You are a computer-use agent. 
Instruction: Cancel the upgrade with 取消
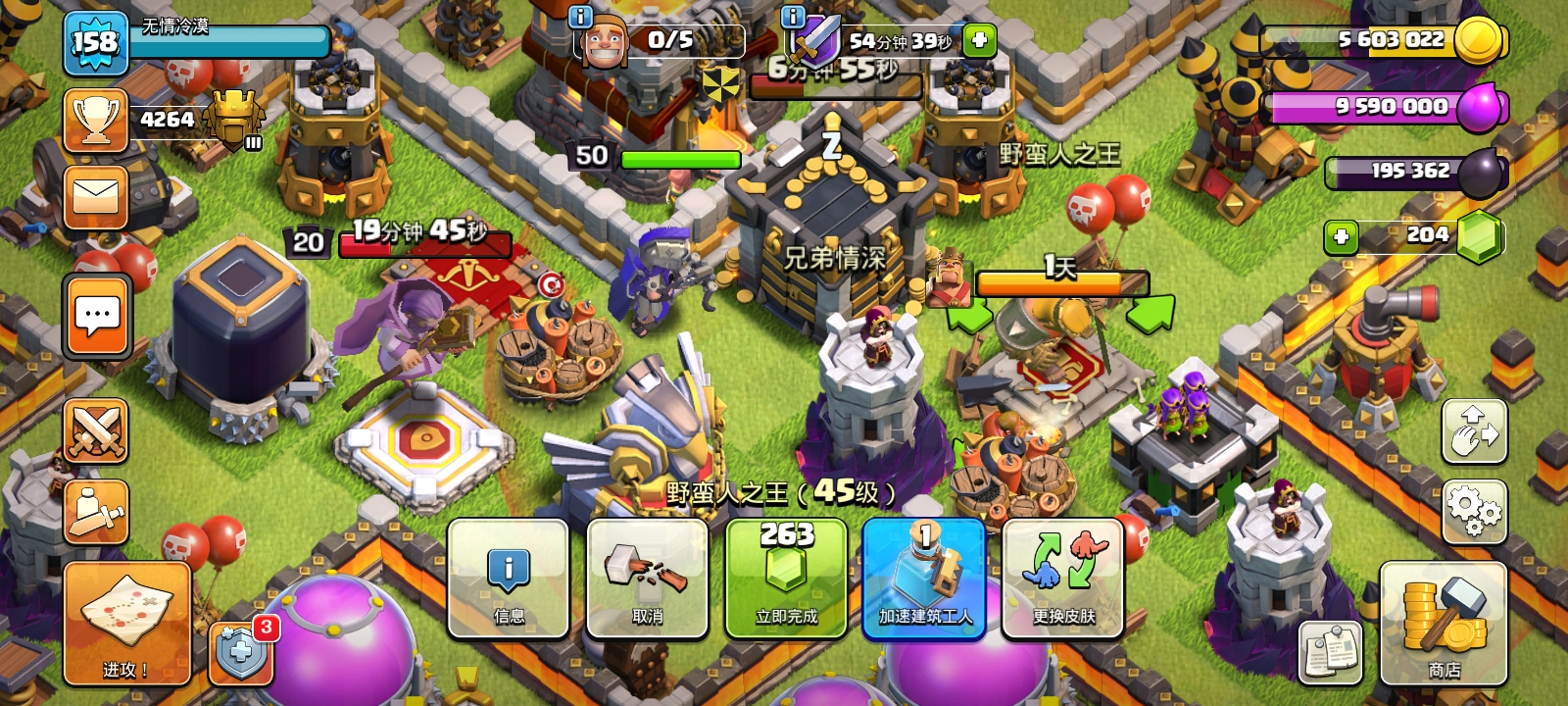[647, 579]
